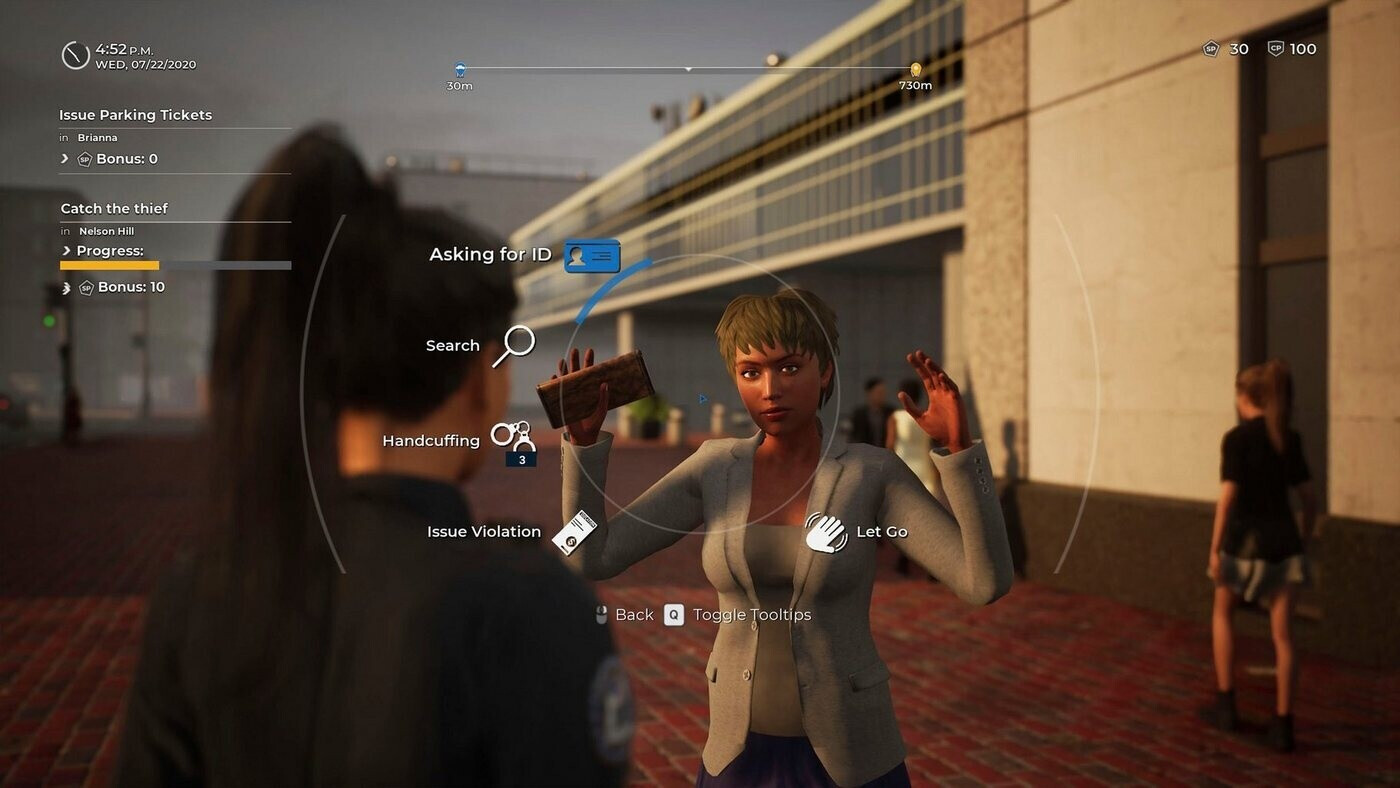1400x788 pixels.
Task: Open the Issue Parking Tickets objective
Action: click(136, 115)
